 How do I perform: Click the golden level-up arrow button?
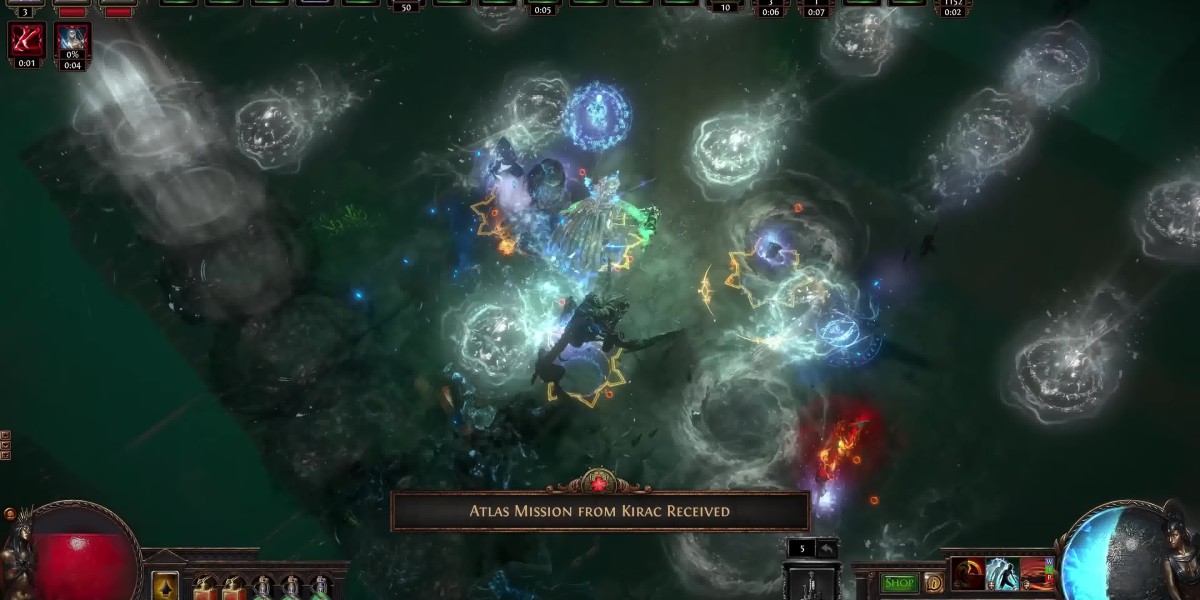tap(165, 586)
